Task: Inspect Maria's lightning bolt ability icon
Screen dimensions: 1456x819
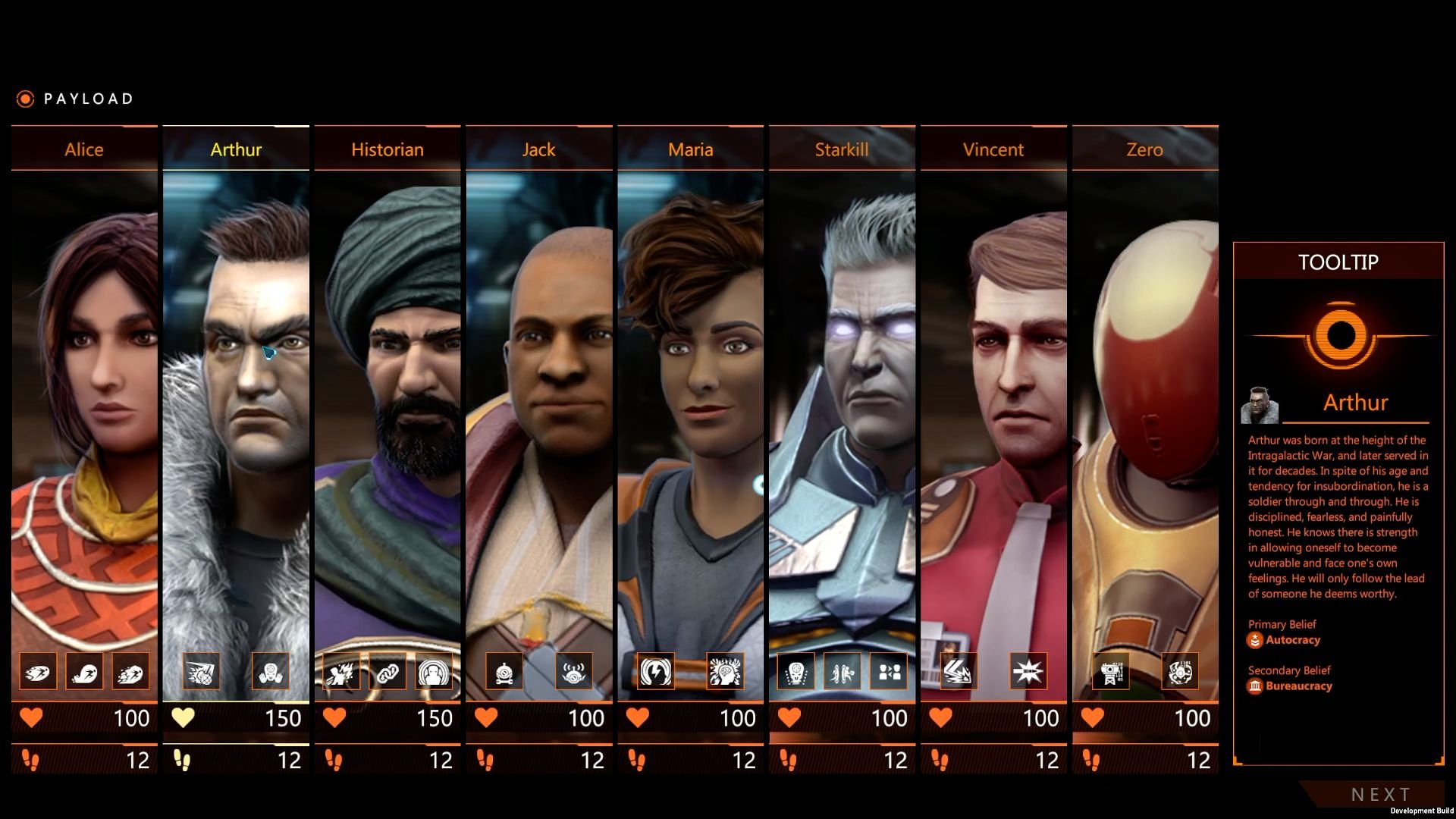Action: pyautogui.click(x=656, y=672)
